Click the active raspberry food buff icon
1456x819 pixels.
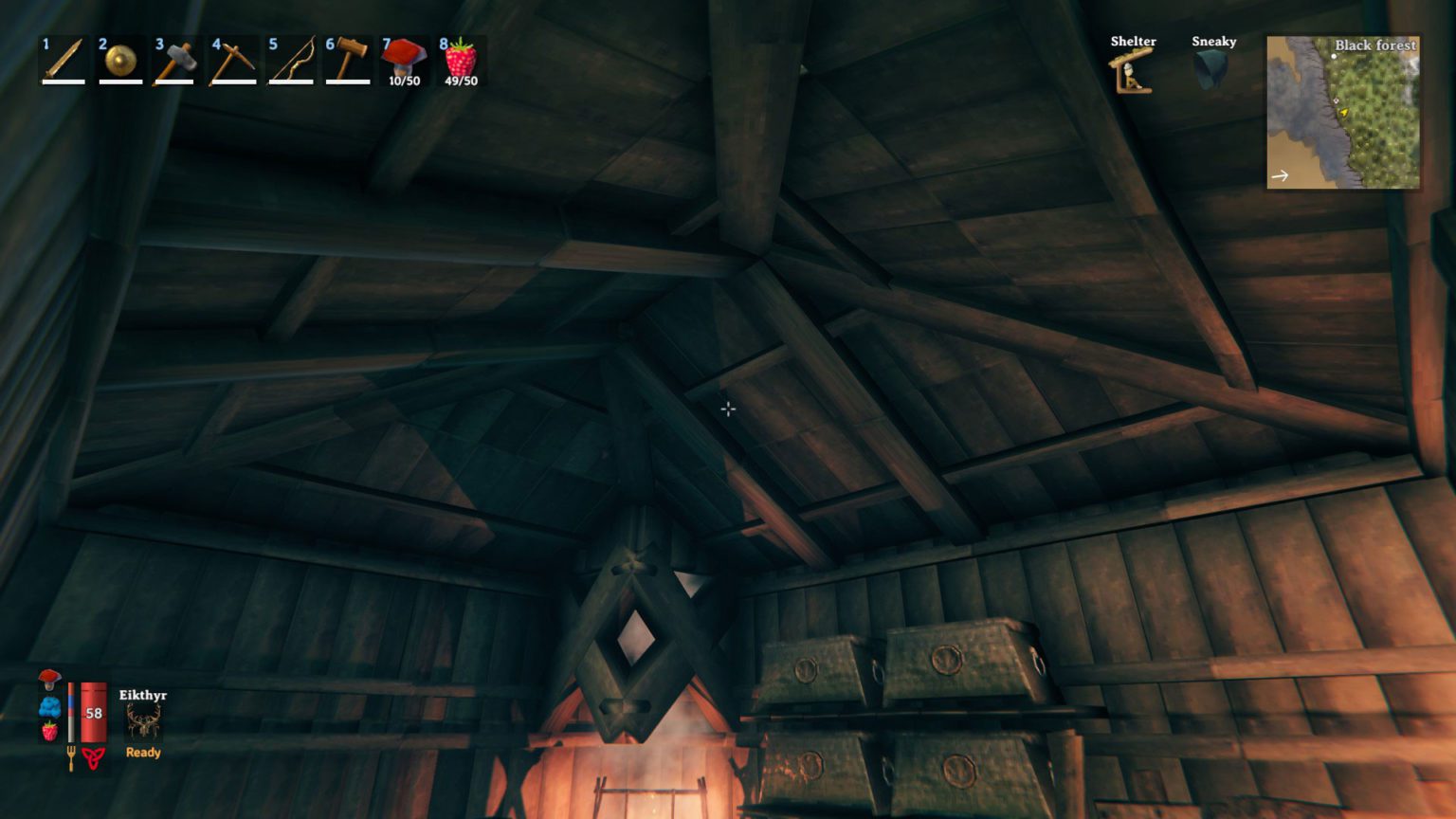[x=49, y=731]
